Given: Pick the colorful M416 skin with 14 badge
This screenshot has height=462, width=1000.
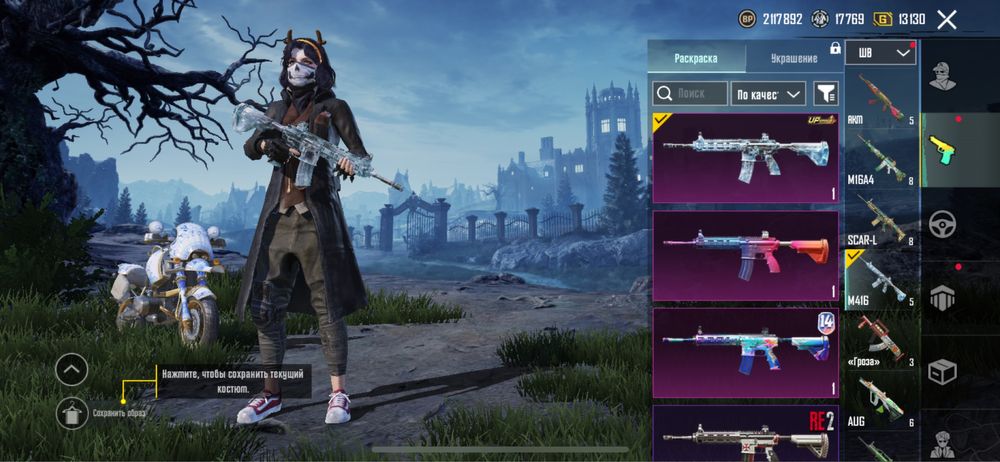Looking at the screenshot, I should click(746, 352).
